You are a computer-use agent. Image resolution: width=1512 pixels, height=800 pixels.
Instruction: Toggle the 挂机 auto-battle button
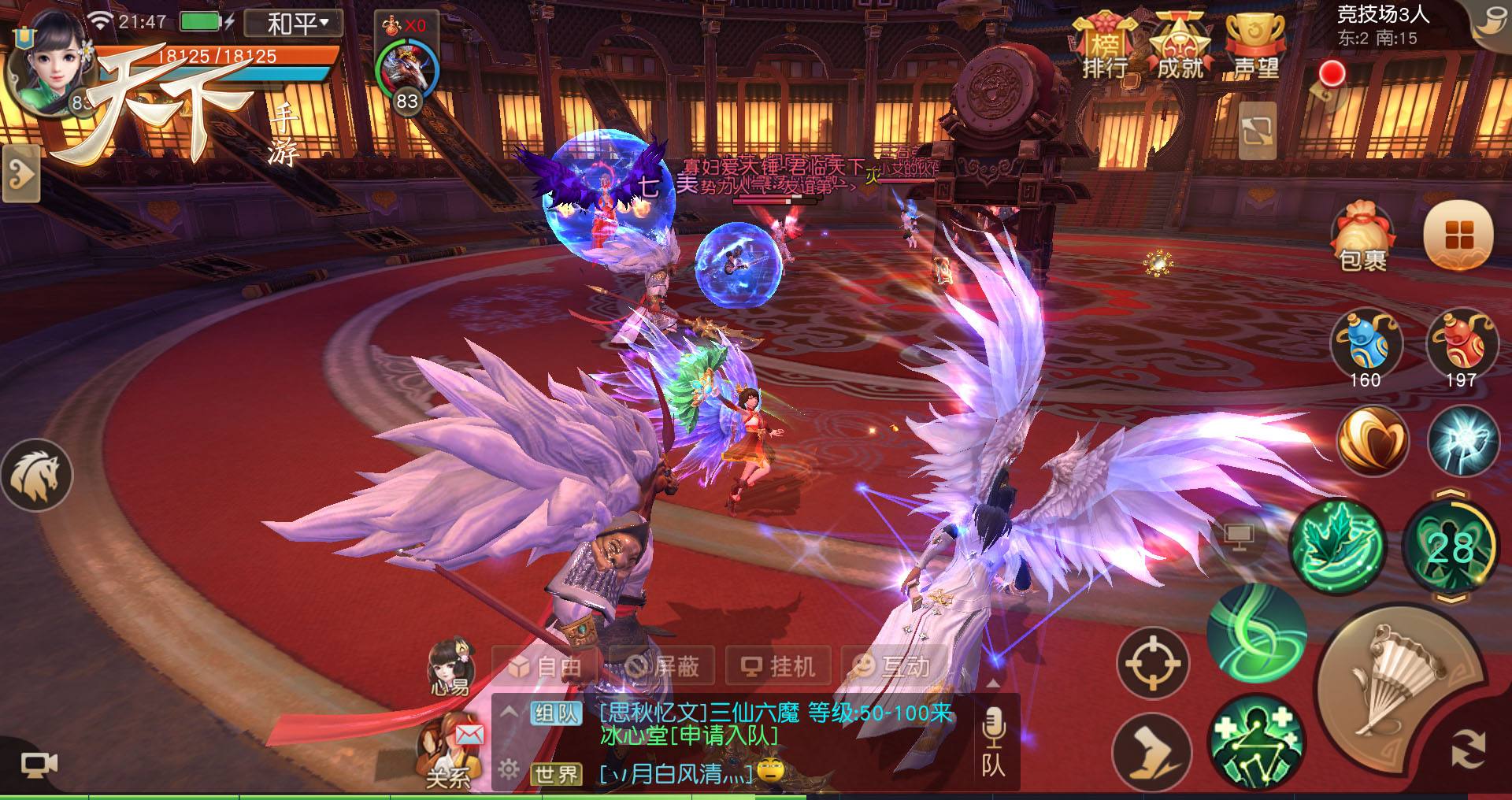[778, 667]
